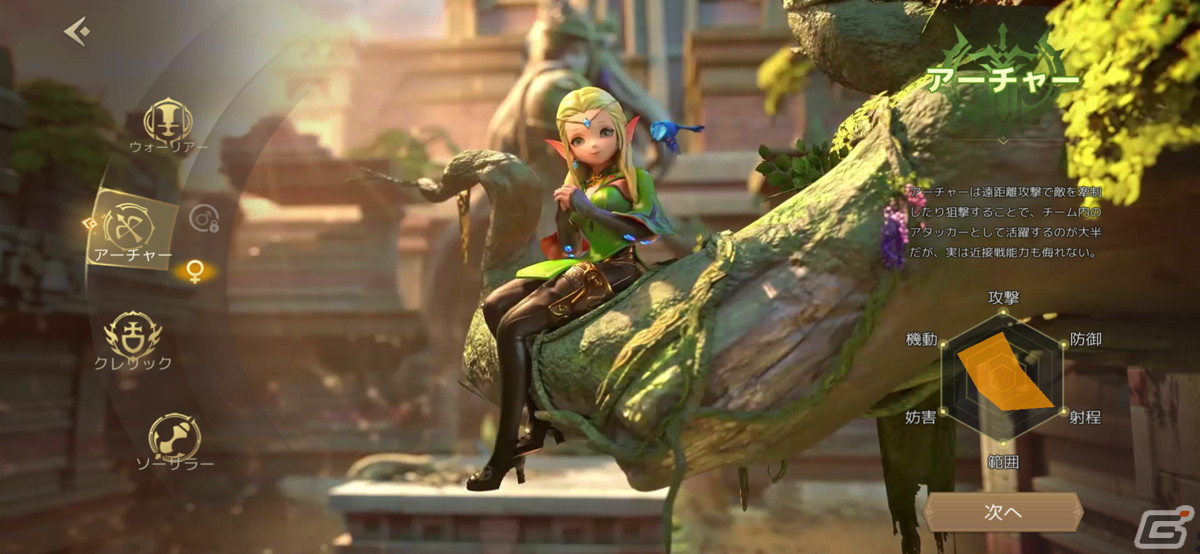Pick the ソーサラー (Sorcerer) class

tap(174, 438)
